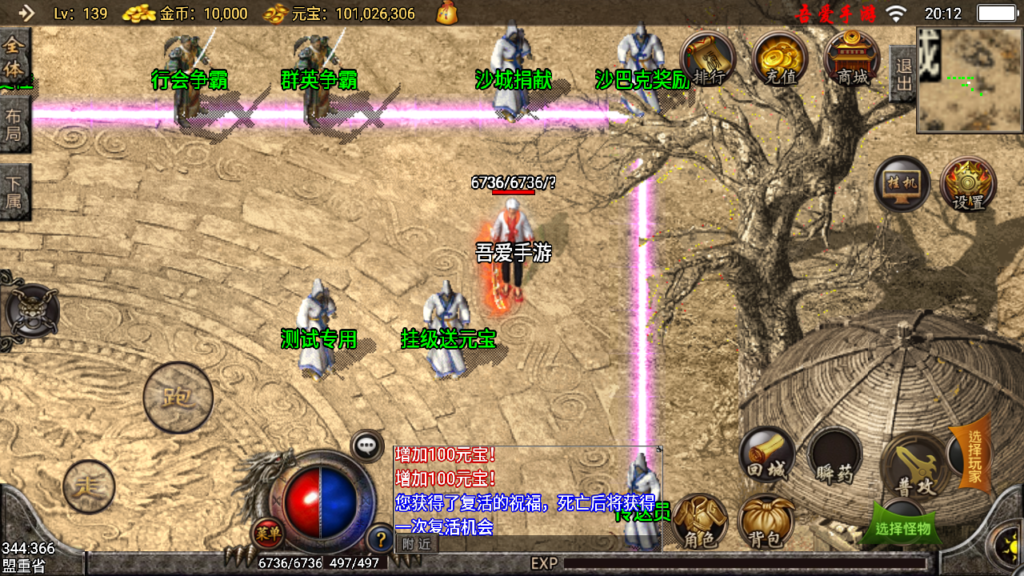Screen dimensions: 1024x576
Task: Toggle the 挂机 auto-battle button
Action: click(x=901, y=184)
